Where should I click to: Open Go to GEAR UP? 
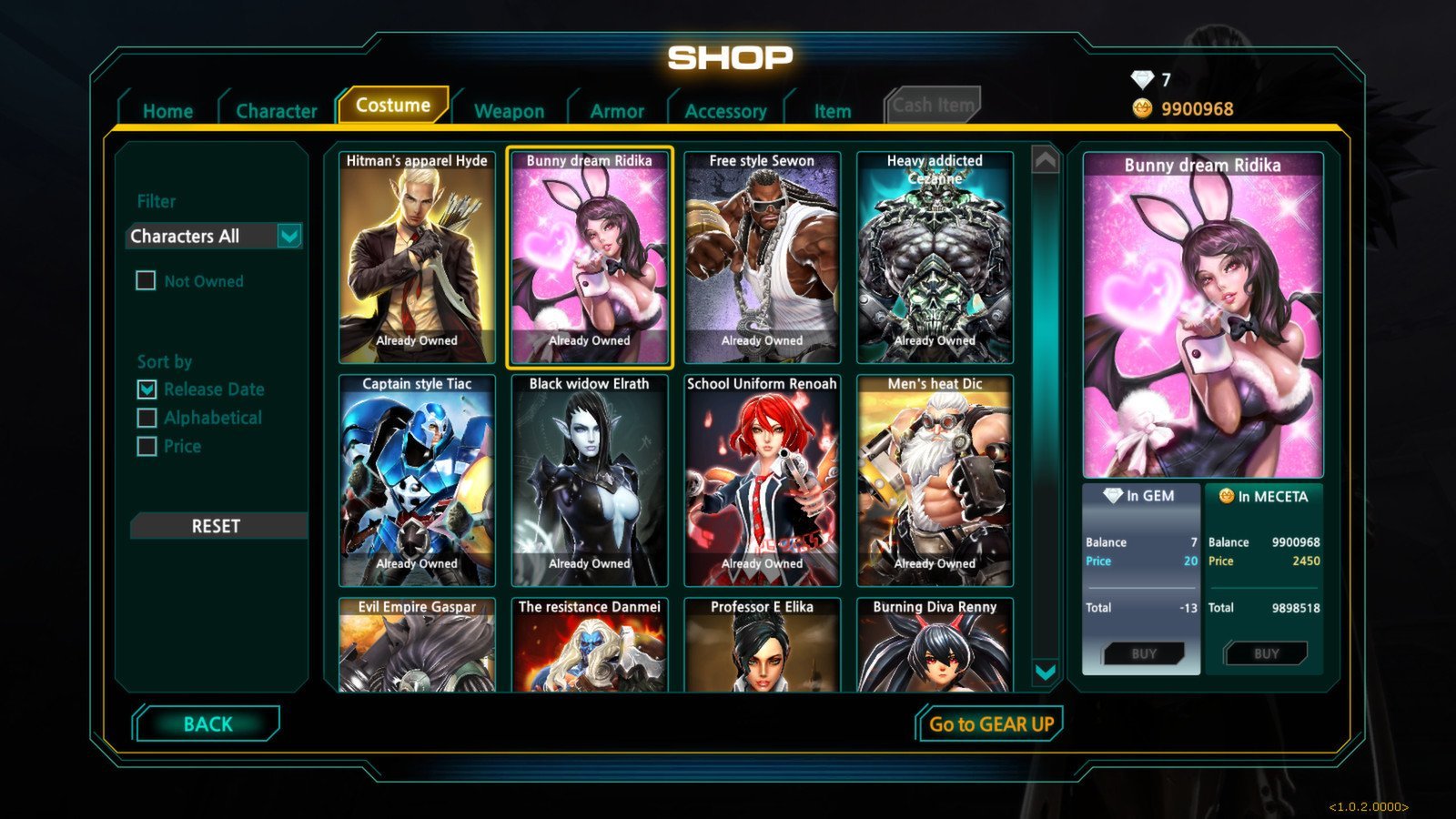coord(990,724)
